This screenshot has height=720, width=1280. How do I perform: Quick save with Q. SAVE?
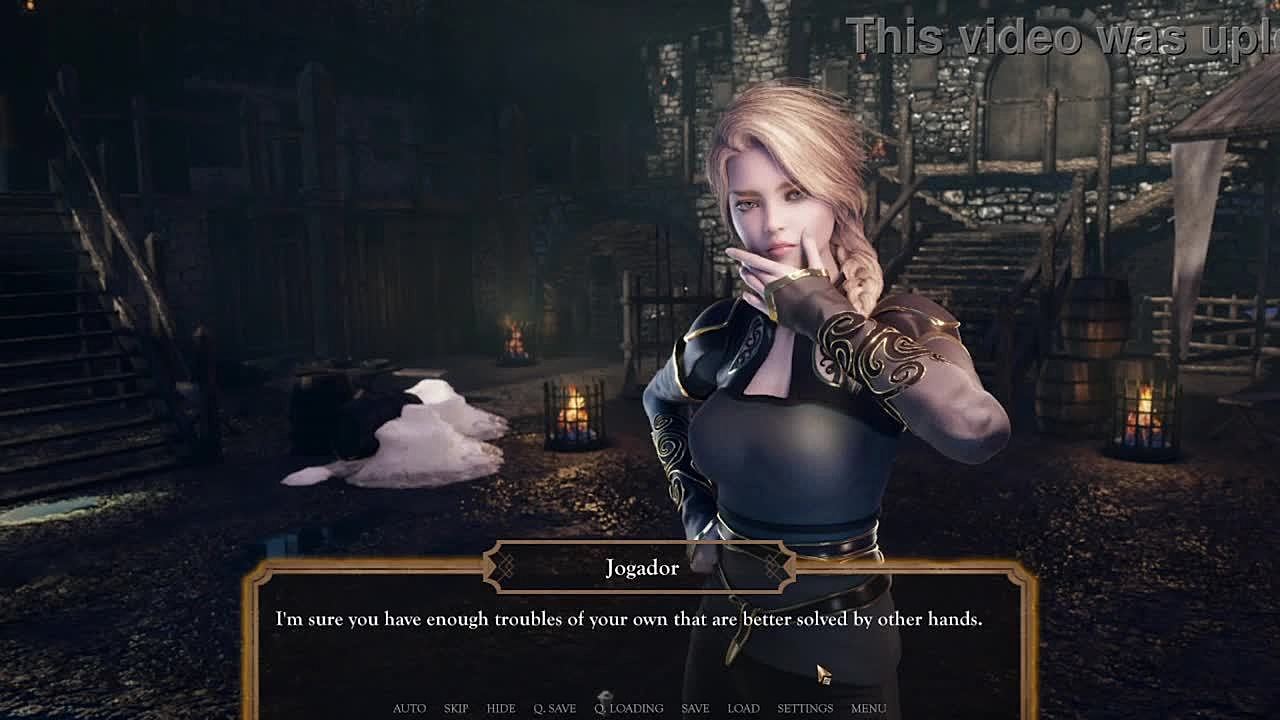(x=554, y=708)
